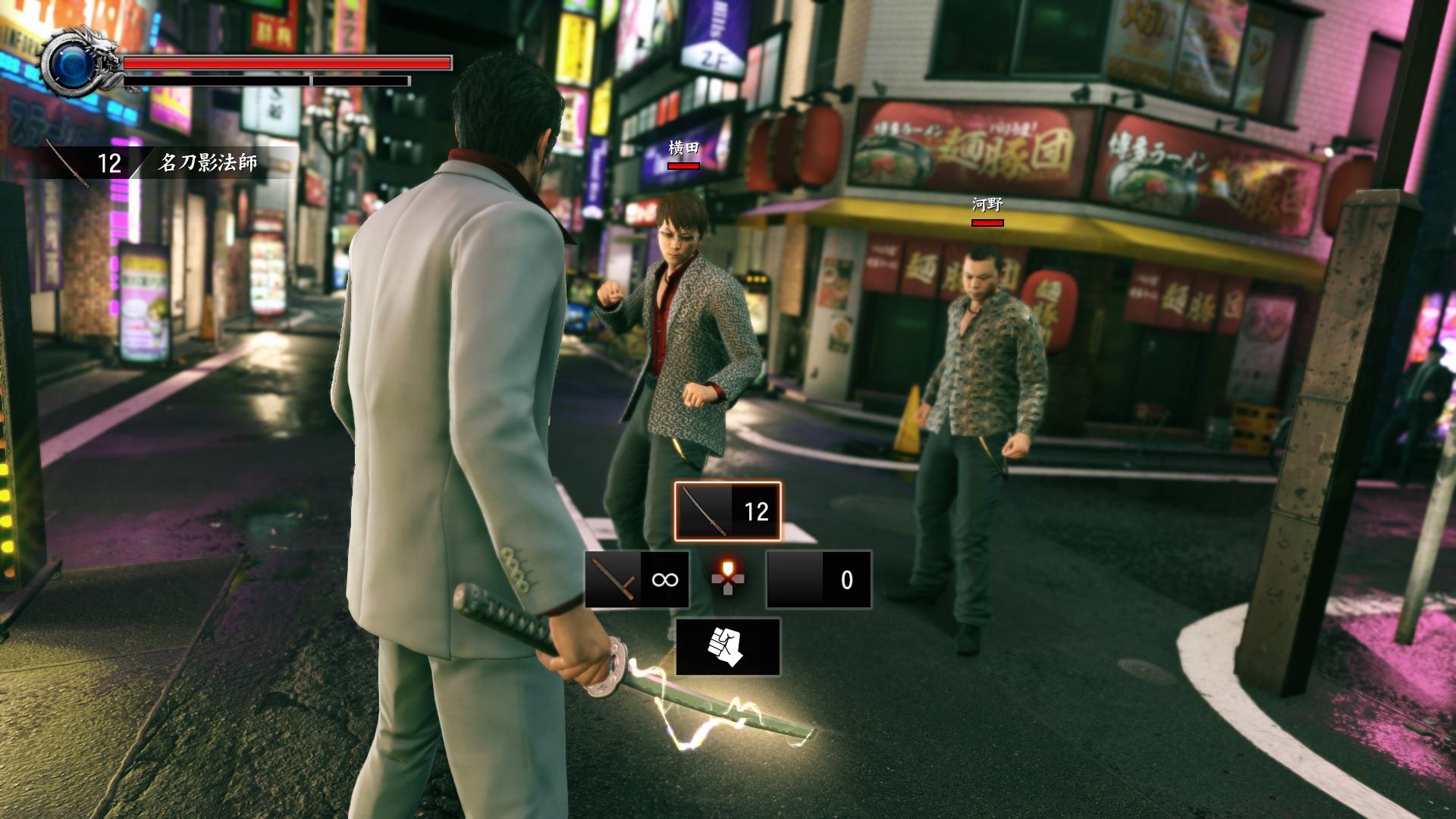Choose the nunchaku slot with infinite uses
This screenshot has width=1456, height=819.
[637, 580]
